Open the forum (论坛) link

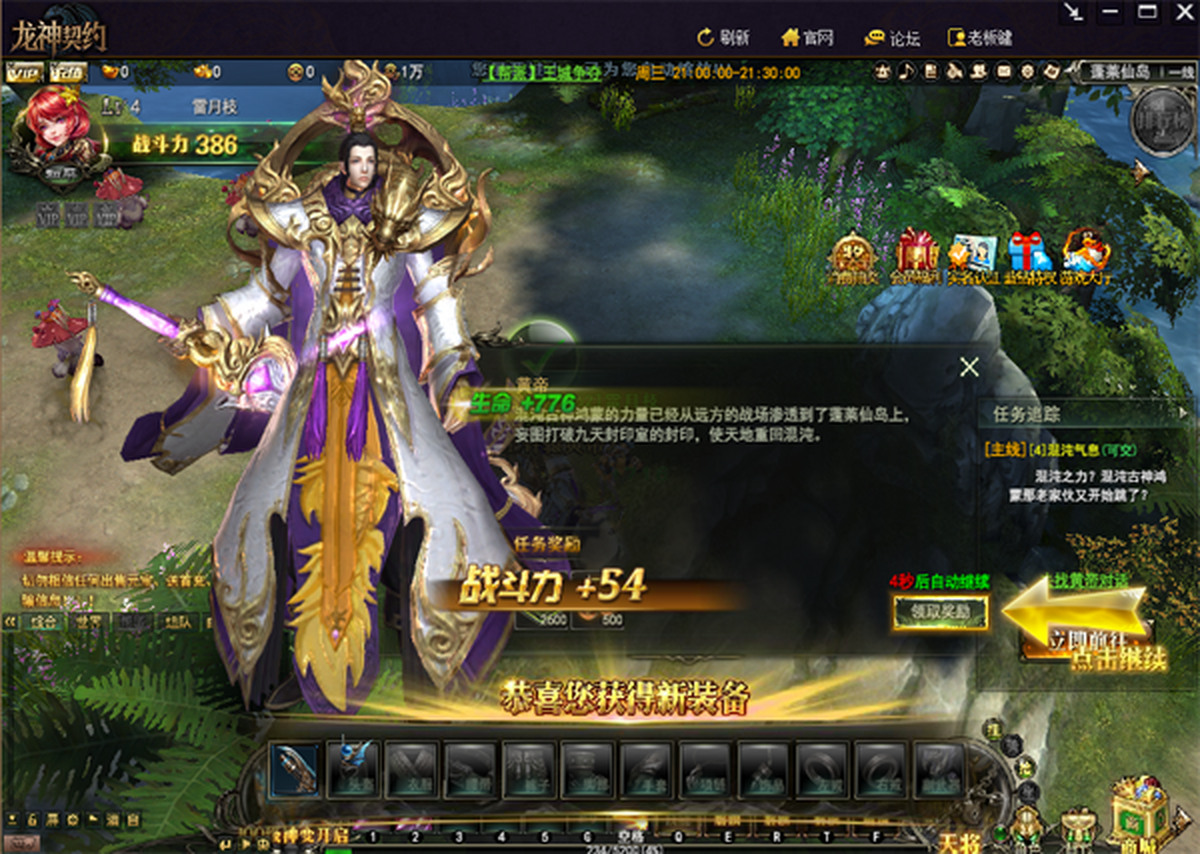point(892,38)
